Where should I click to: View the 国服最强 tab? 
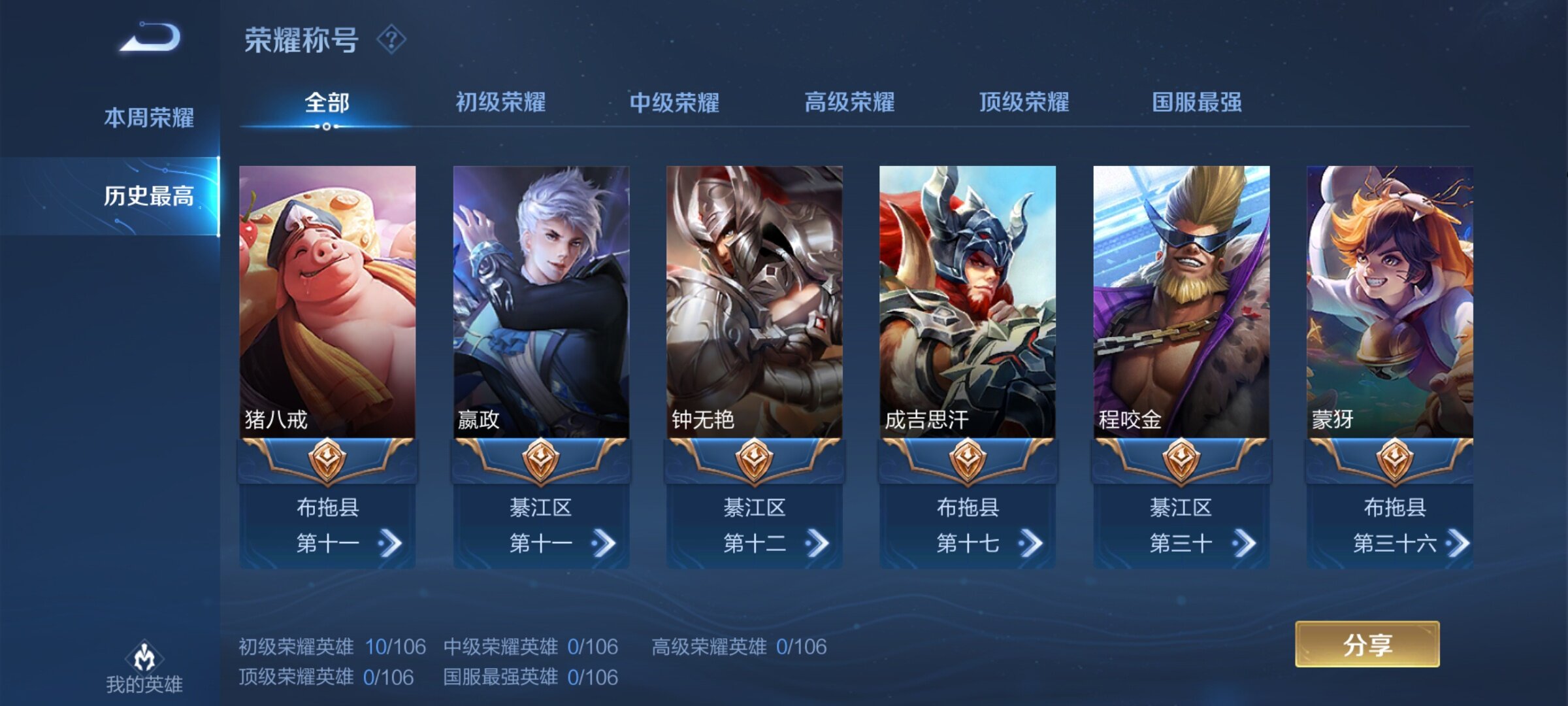click(1197, 103)
